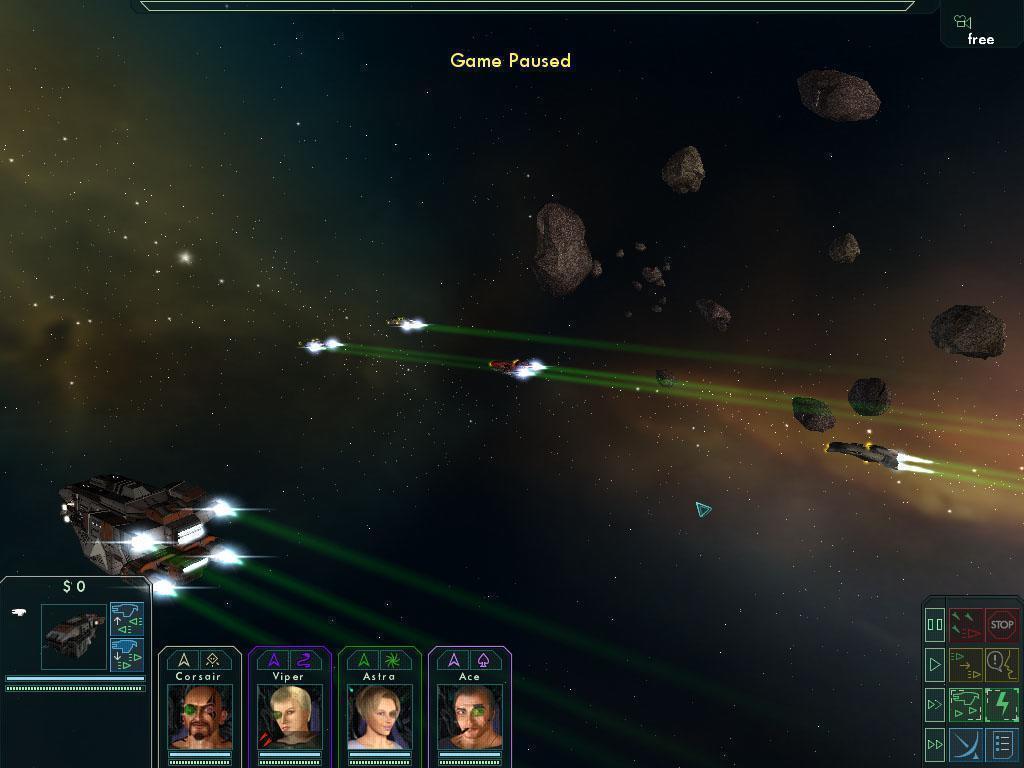Choose the fastest double-arrow speed
This screenshot has height=768, width=1024.
935,744
